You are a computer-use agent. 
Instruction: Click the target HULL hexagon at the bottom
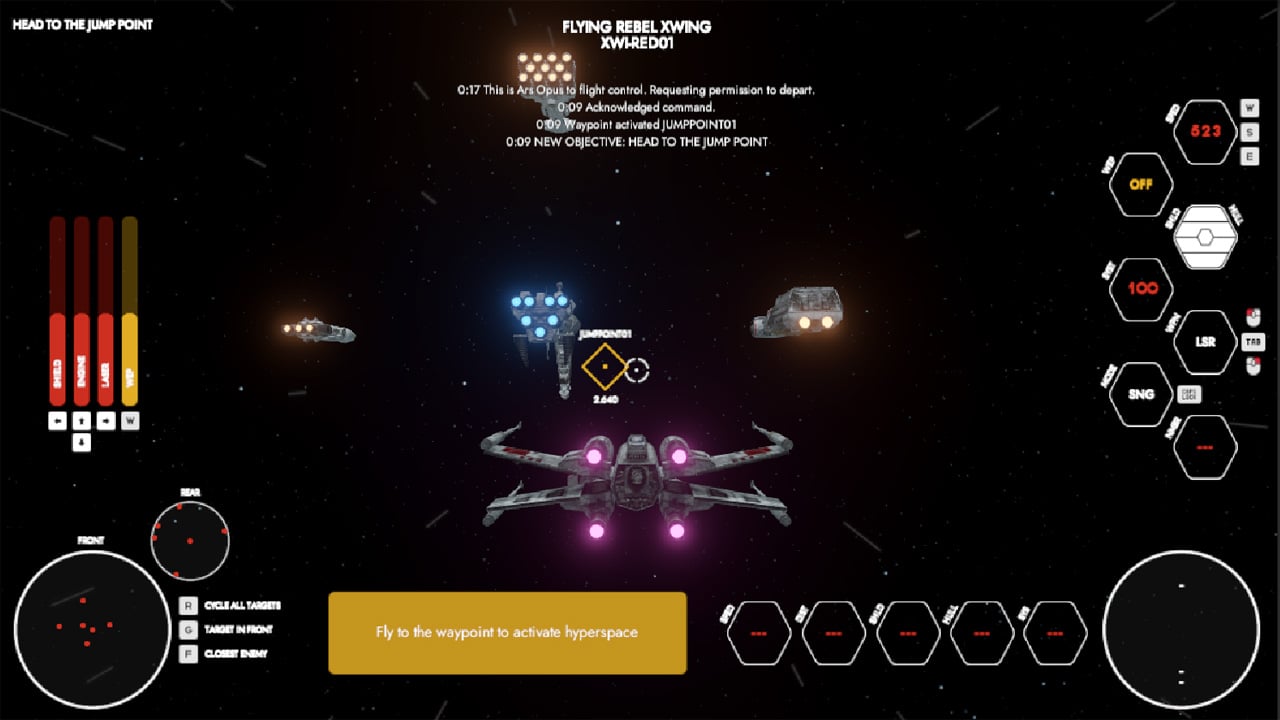[981, 632]
